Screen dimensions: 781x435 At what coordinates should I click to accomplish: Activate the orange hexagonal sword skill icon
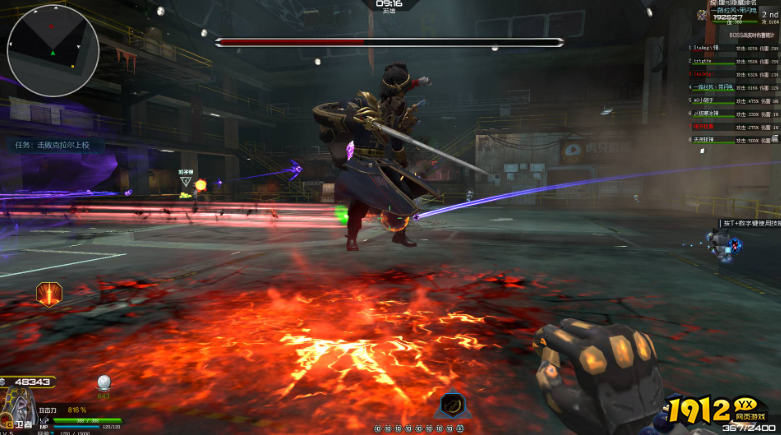point(49,293)
